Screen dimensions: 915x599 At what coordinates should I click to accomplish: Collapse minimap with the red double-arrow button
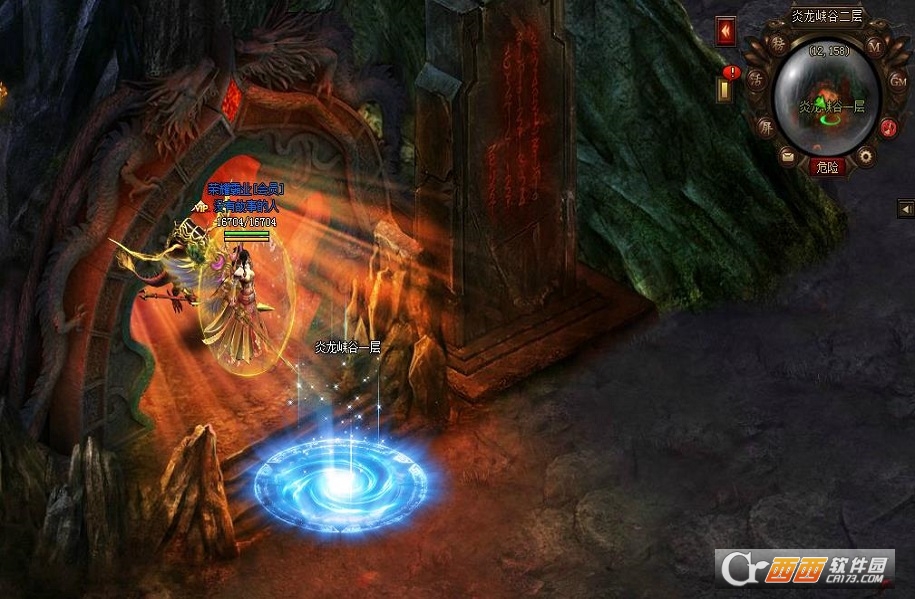coord(725,31)
